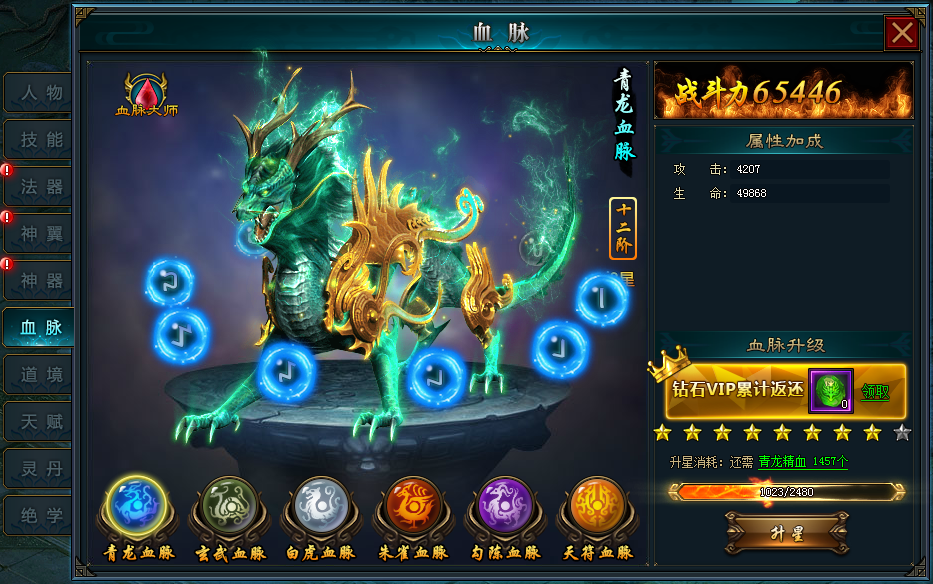The height and width of the screenshot is (584, 933).
Task: Go to the 神翼 tab
Action: tap(40, 234)
